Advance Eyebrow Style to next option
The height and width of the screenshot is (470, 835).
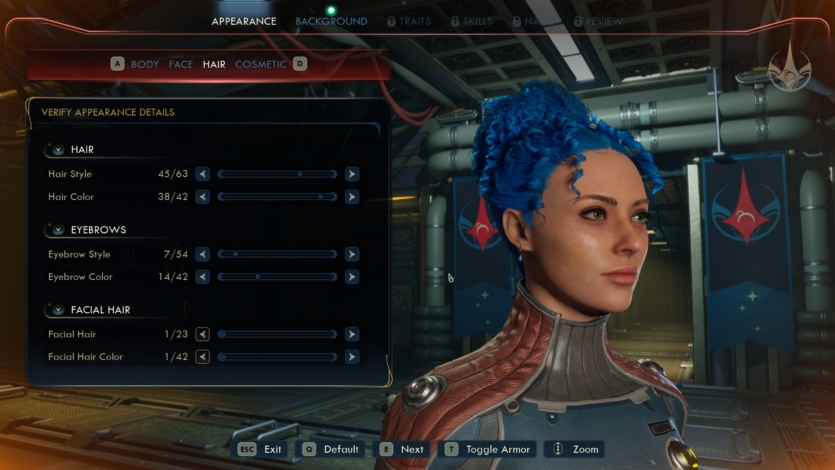coord(352,254)
